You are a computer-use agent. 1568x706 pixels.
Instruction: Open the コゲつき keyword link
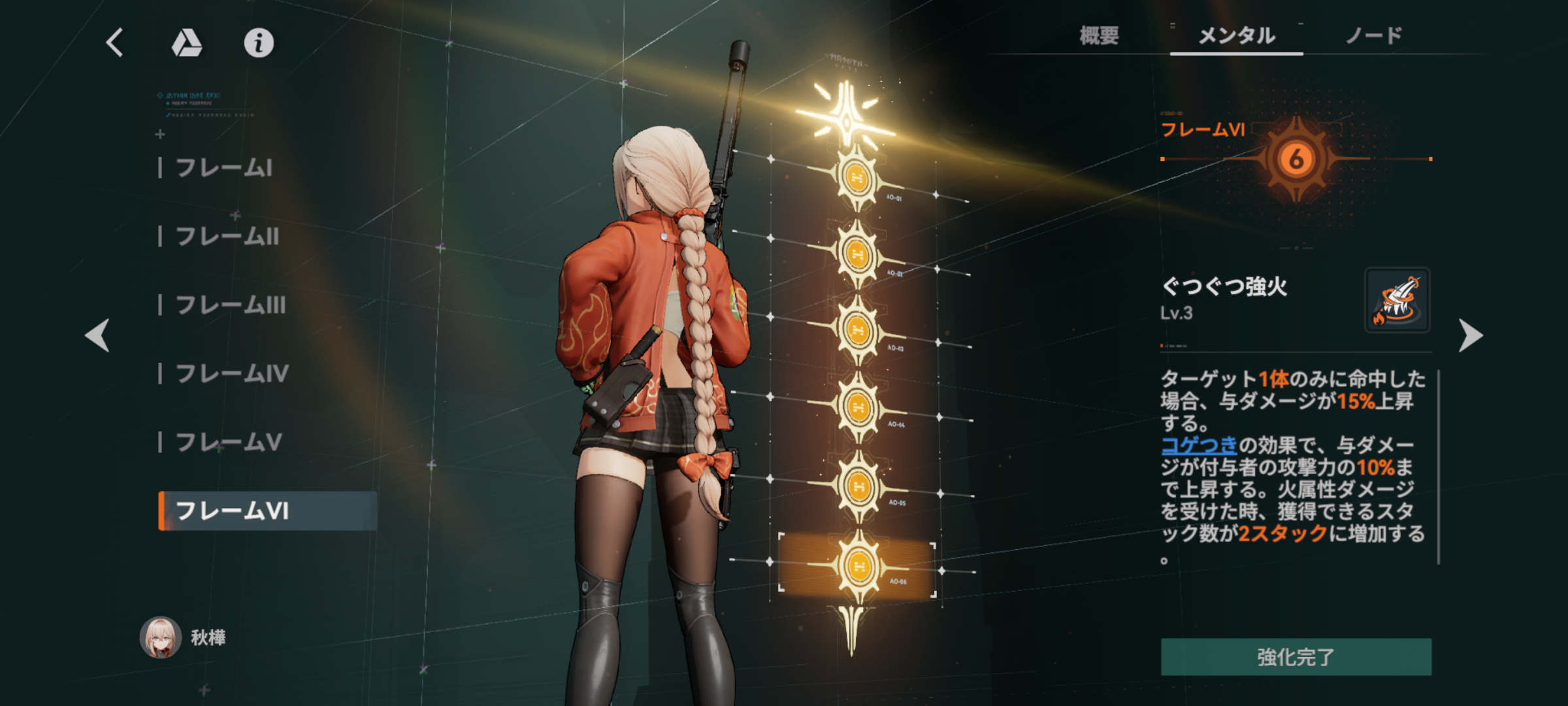point(1199,445)
